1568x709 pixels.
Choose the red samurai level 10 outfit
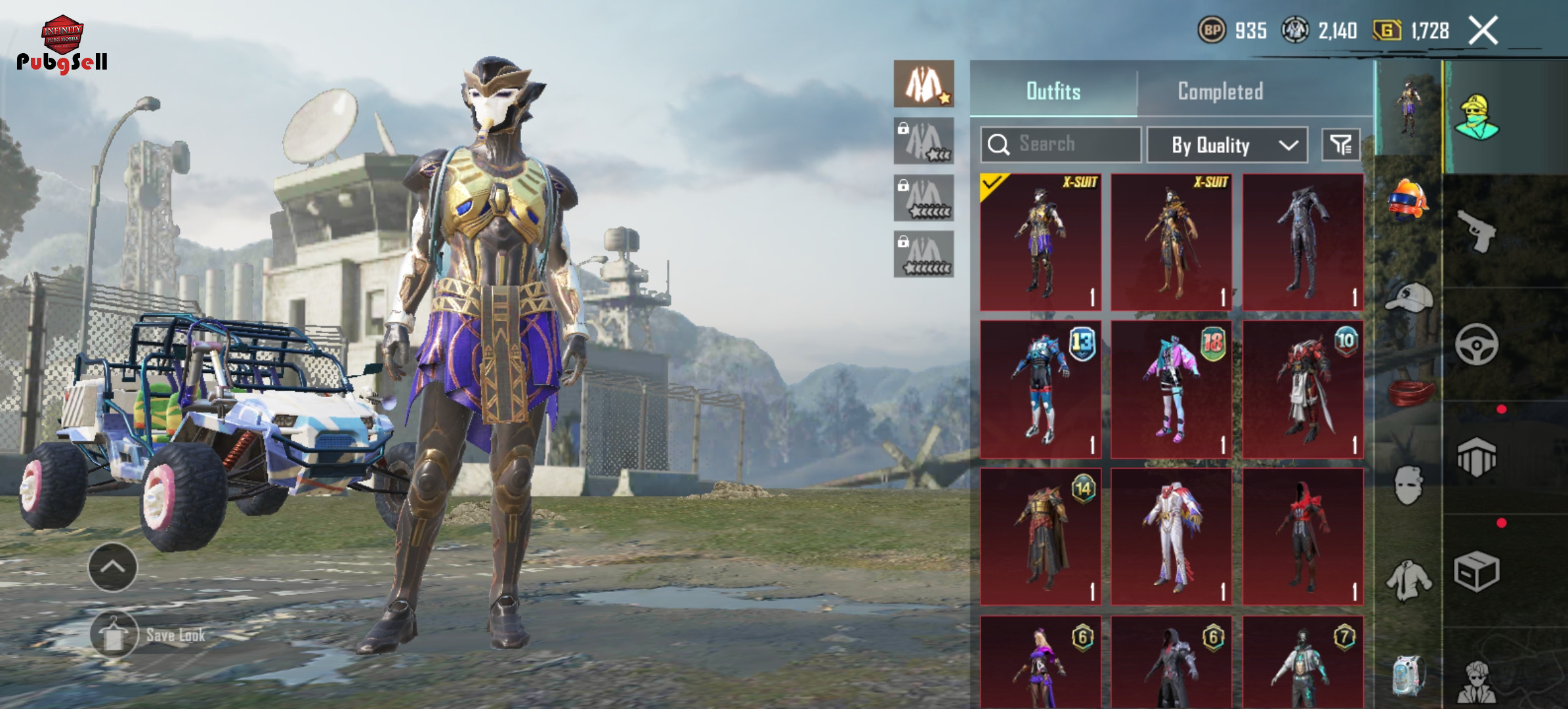tap(1302, 389)
